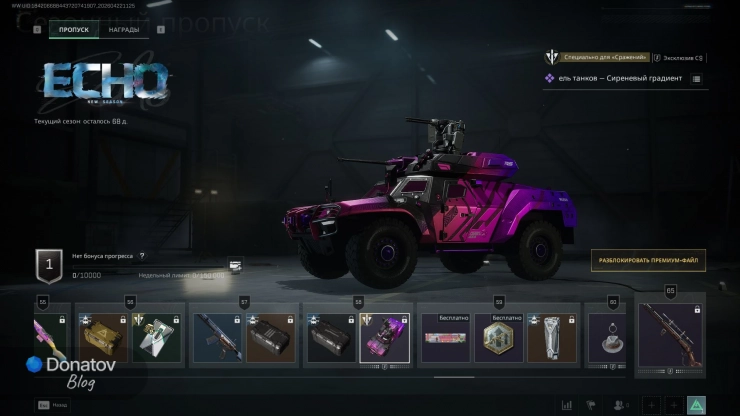Viewport: 740px width, 416px height.
Task: Select the sniper rifle reward at level 65
Action: [670, 336]
